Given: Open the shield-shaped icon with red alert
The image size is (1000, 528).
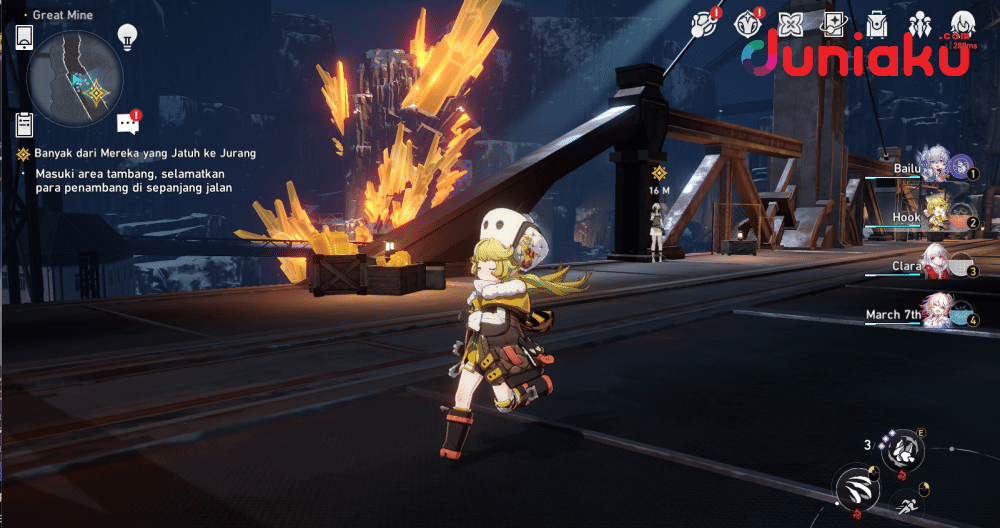Looking at the screenshot, I should [748, 24].
